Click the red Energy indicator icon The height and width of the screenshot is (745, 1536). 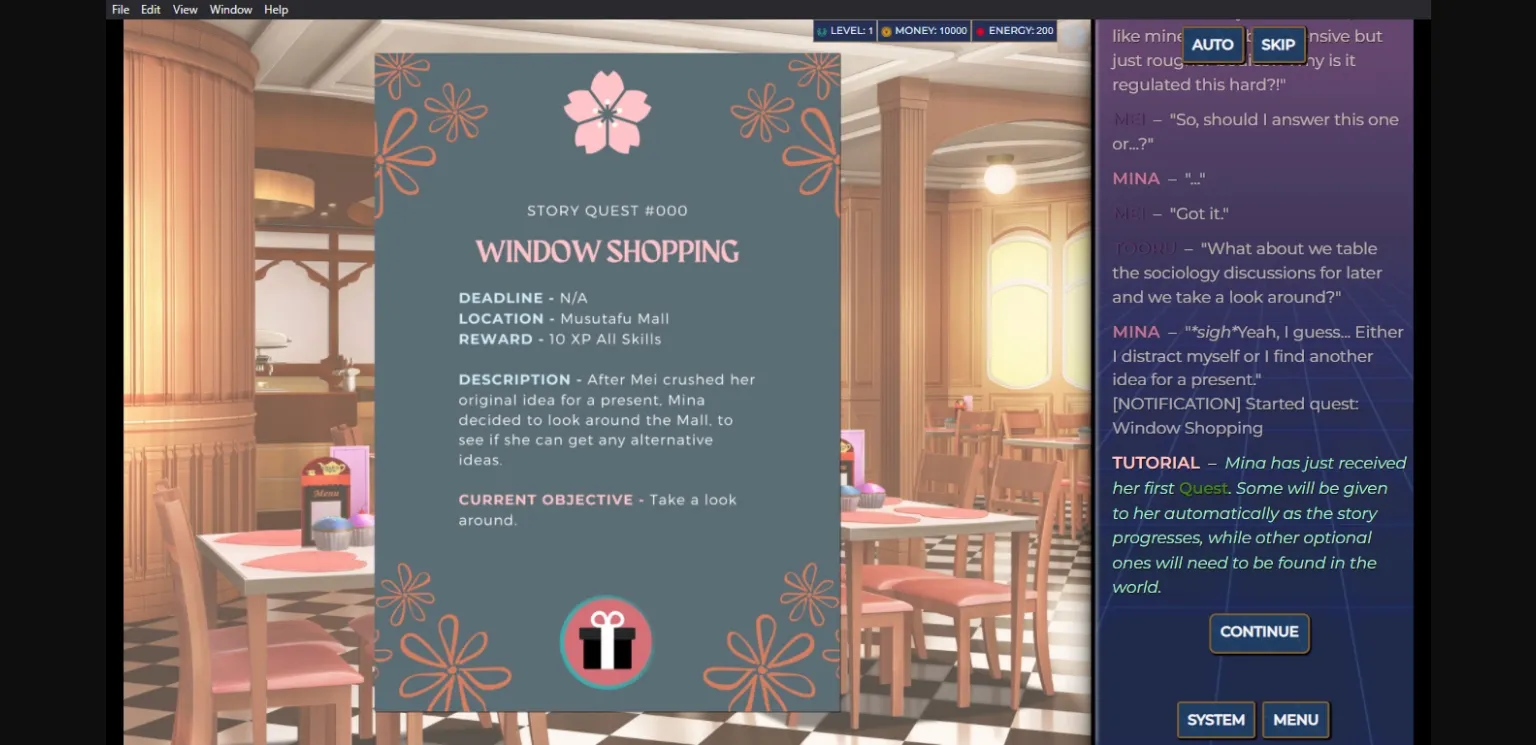click(x=981, y=30)
